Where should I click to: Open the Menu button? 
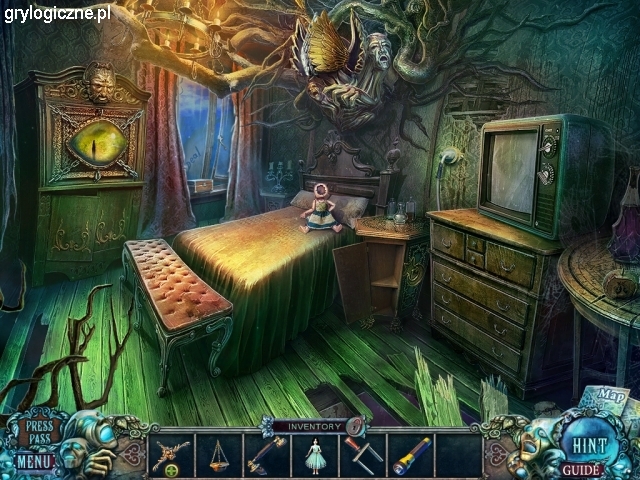pyautogui.click(x=34, y=463)
